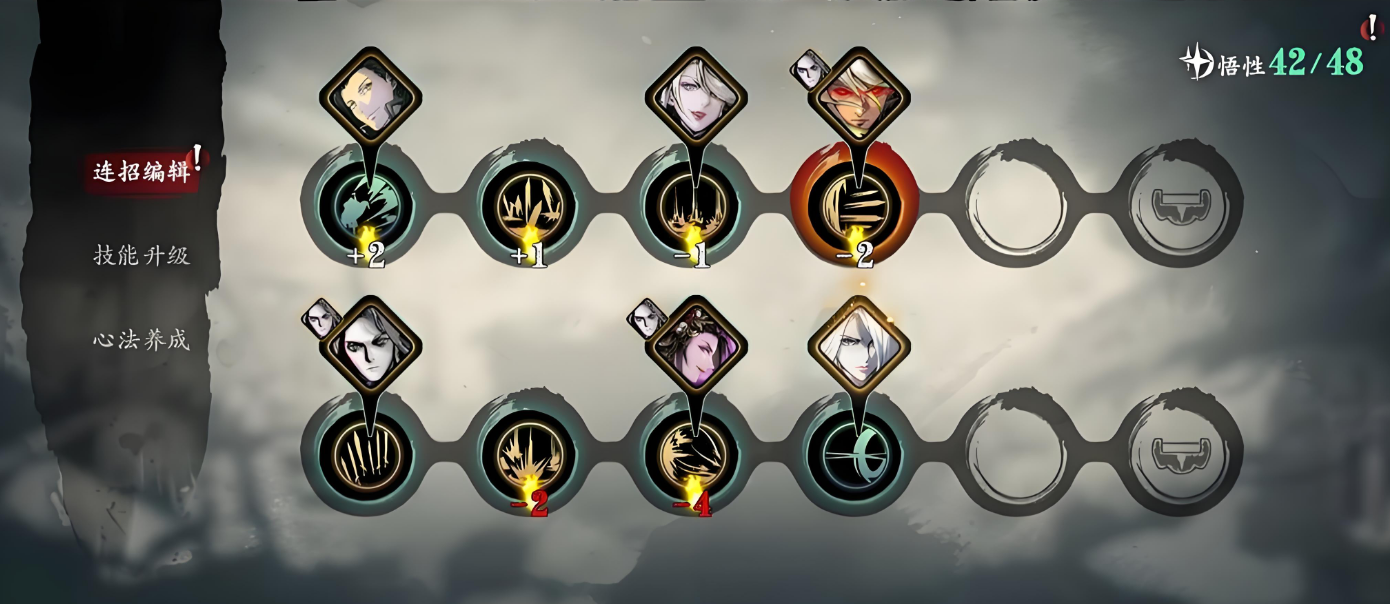Switch to the 连招编辑 tab
Viewport: 1390px width, 604px height.
141,171
